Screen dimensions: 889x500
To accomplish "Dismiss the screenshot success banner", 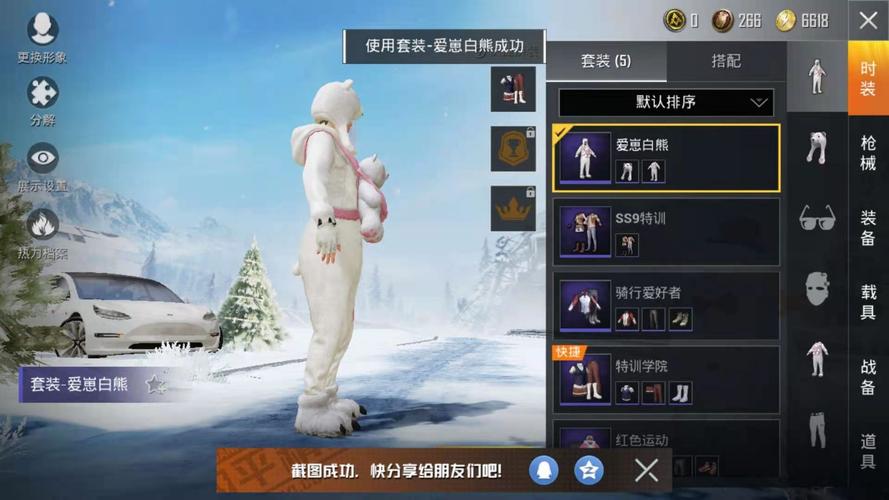I will pos(647,469).
